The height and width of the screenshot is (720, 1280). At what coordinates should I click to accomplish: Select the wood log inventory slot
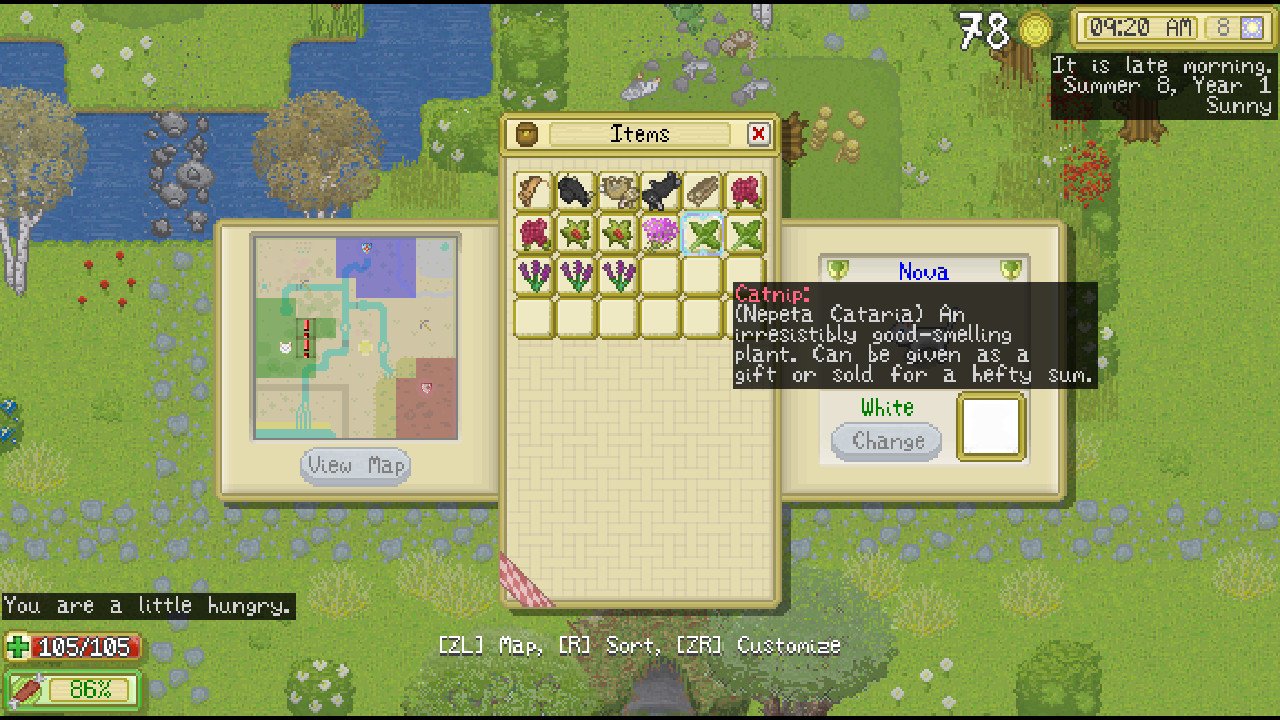point(703,191)
